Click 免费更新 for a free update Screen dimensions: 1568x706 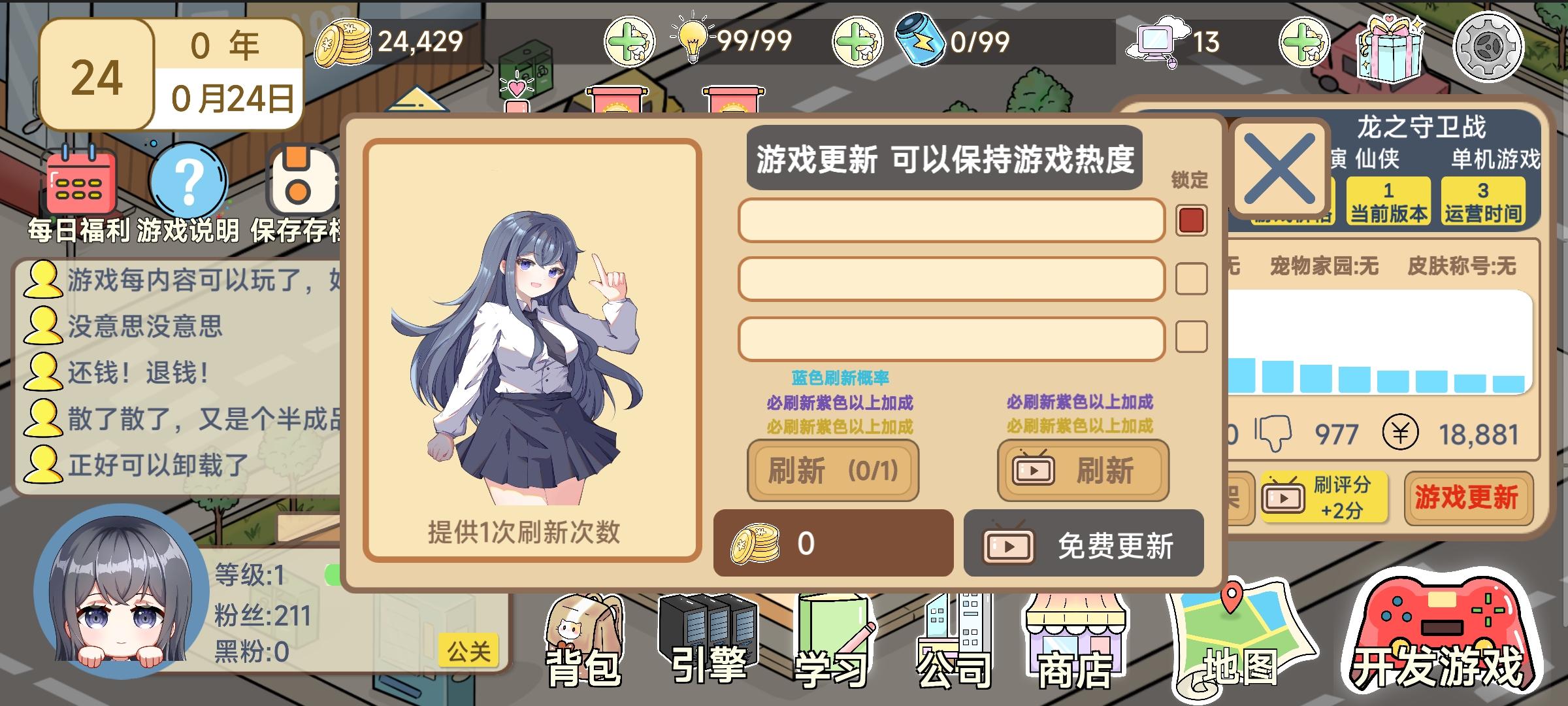pyautogui.click(x=1083, y=543)
